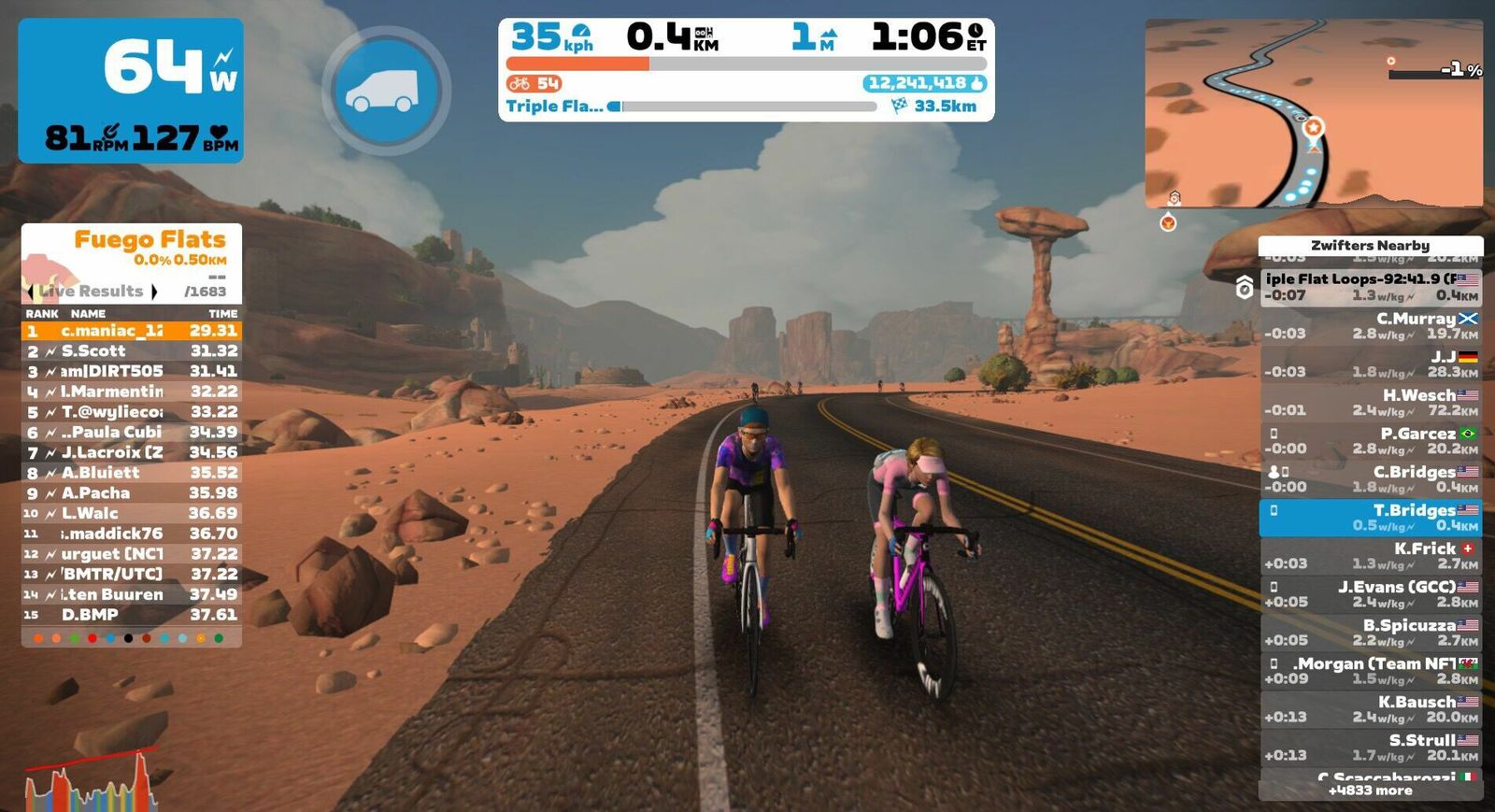
Task: Select S.Strull rider row
Action: (x=1370, y=748)
